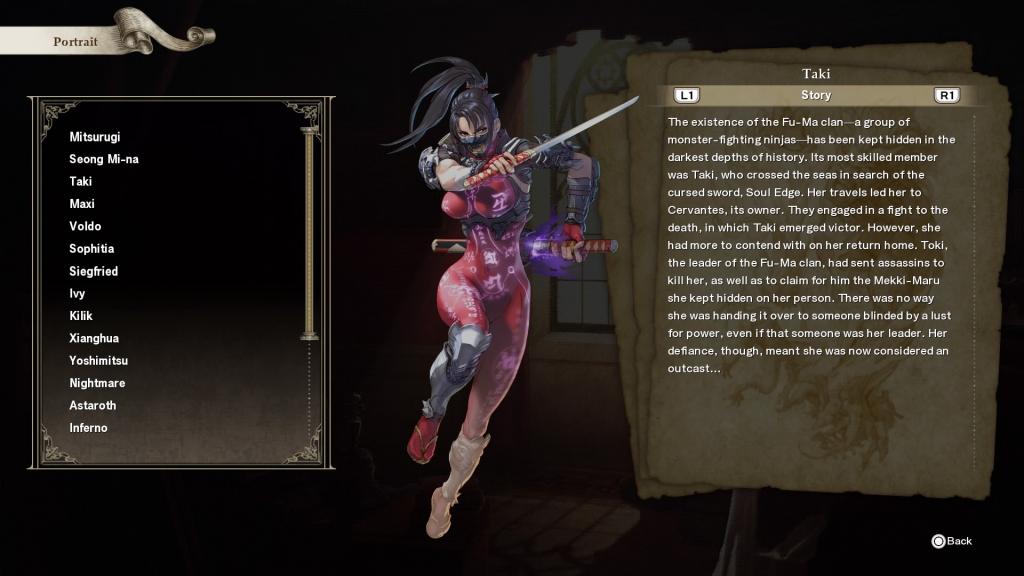Open the Nightmare entry

click(x=97, y=383)
